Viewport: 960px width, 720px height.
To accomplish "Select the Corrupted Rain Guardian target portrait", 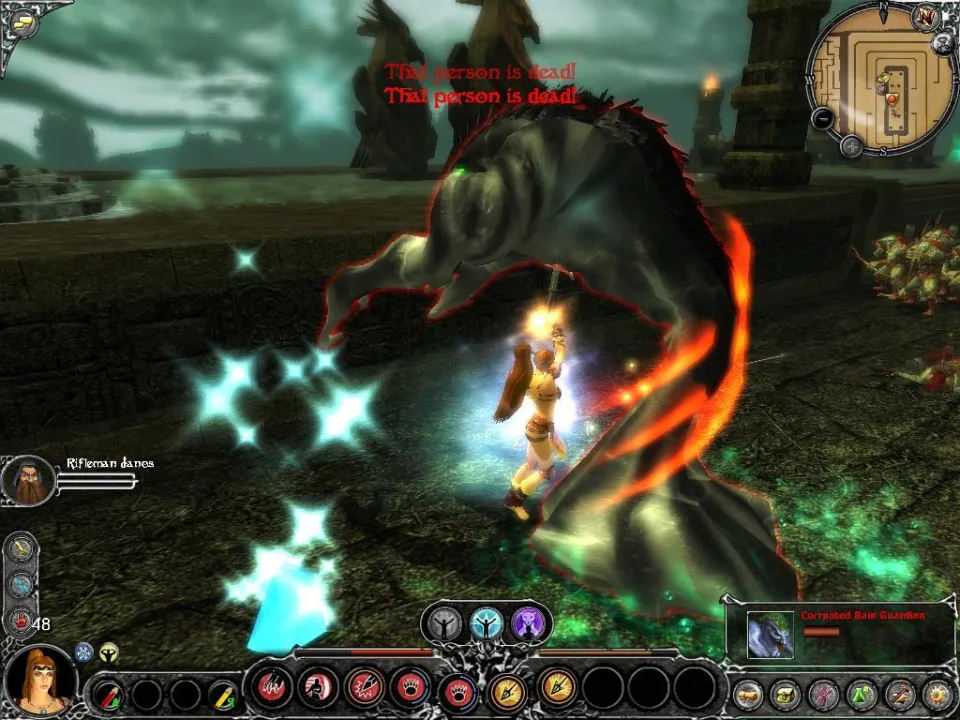I will [x=770, y=635].
